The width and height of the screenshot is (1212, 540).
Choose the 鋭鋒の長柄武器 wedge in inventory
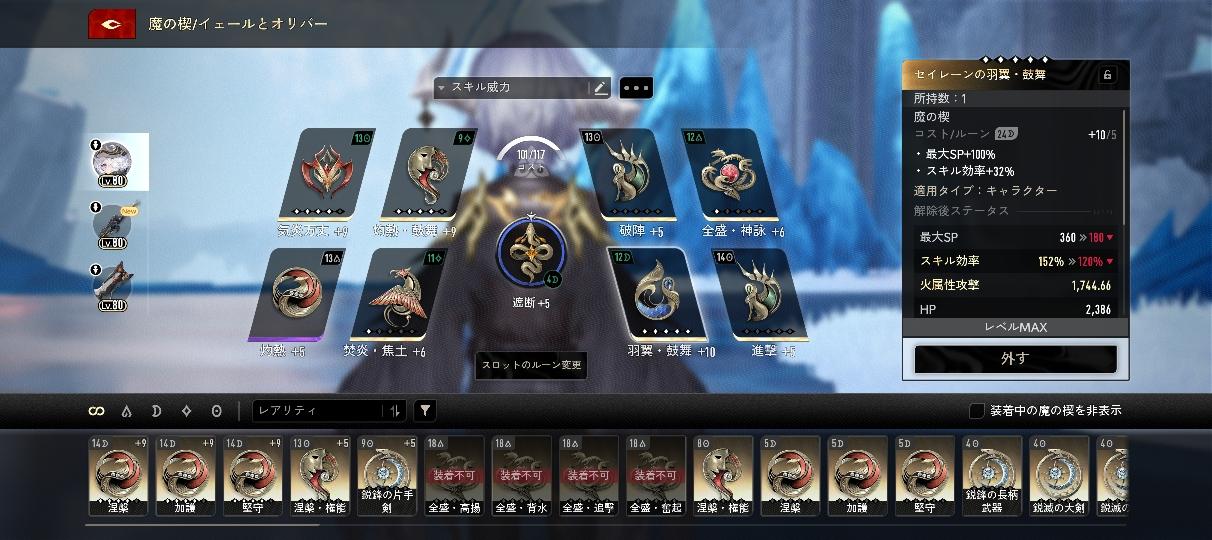click(992, 475)
